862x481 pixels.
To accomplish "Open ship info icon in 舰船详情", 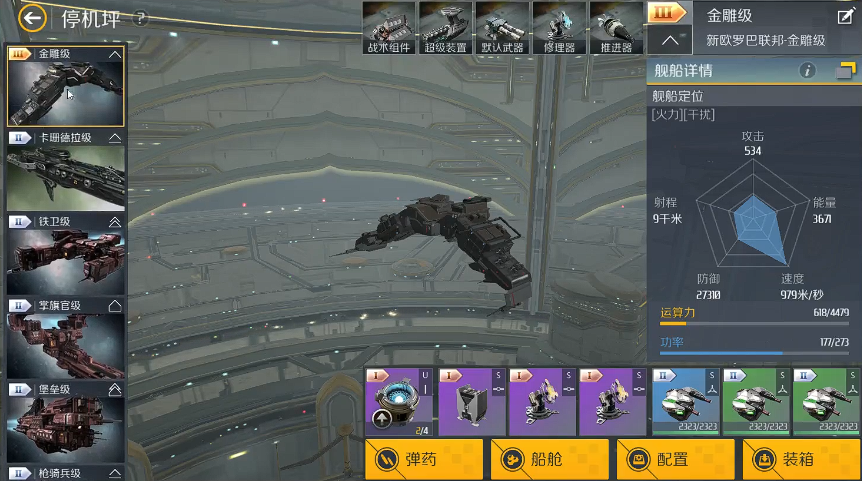I will pos(809,71).
